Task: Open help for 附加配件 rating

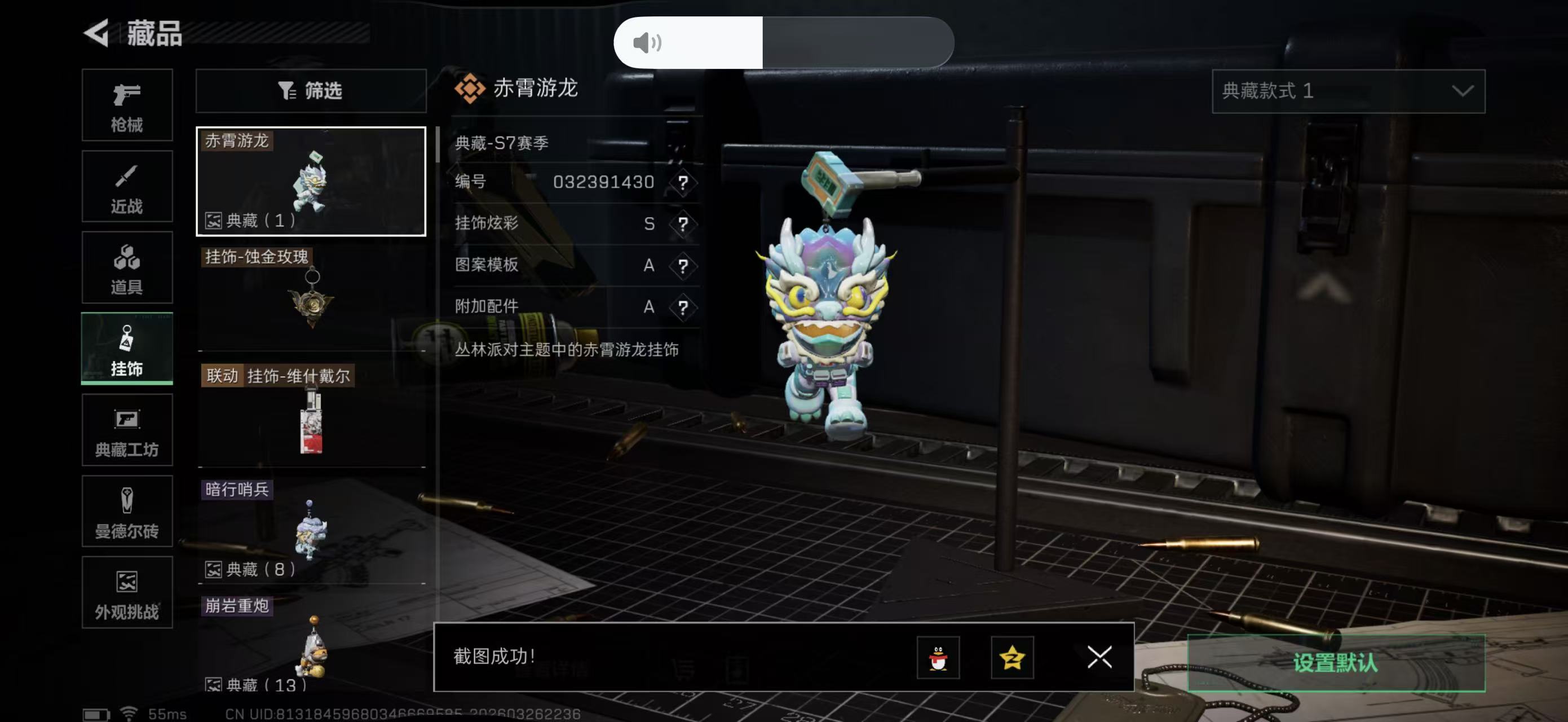Action: [684, 306]
